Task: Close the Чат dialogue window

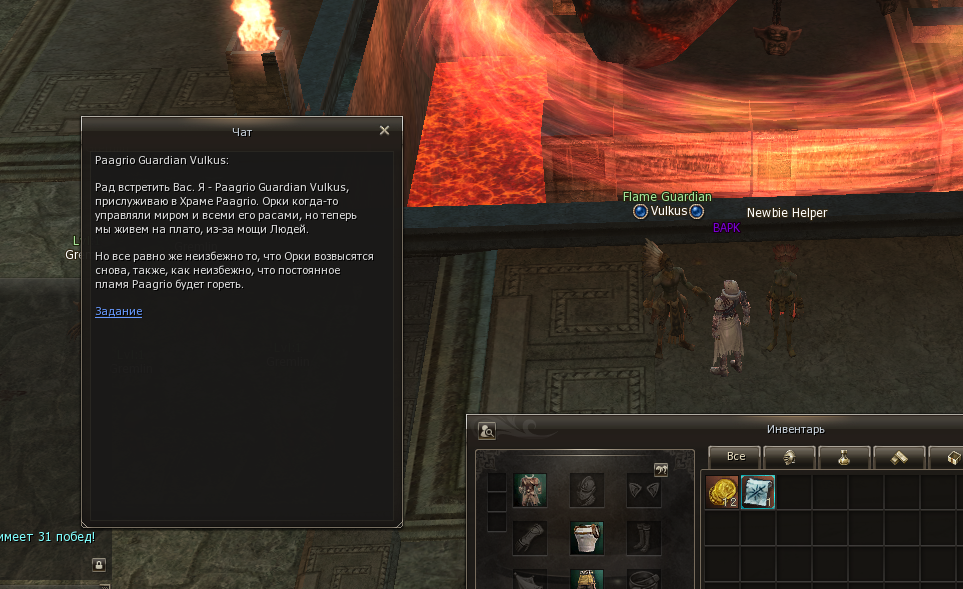Action: click(384, 130)
